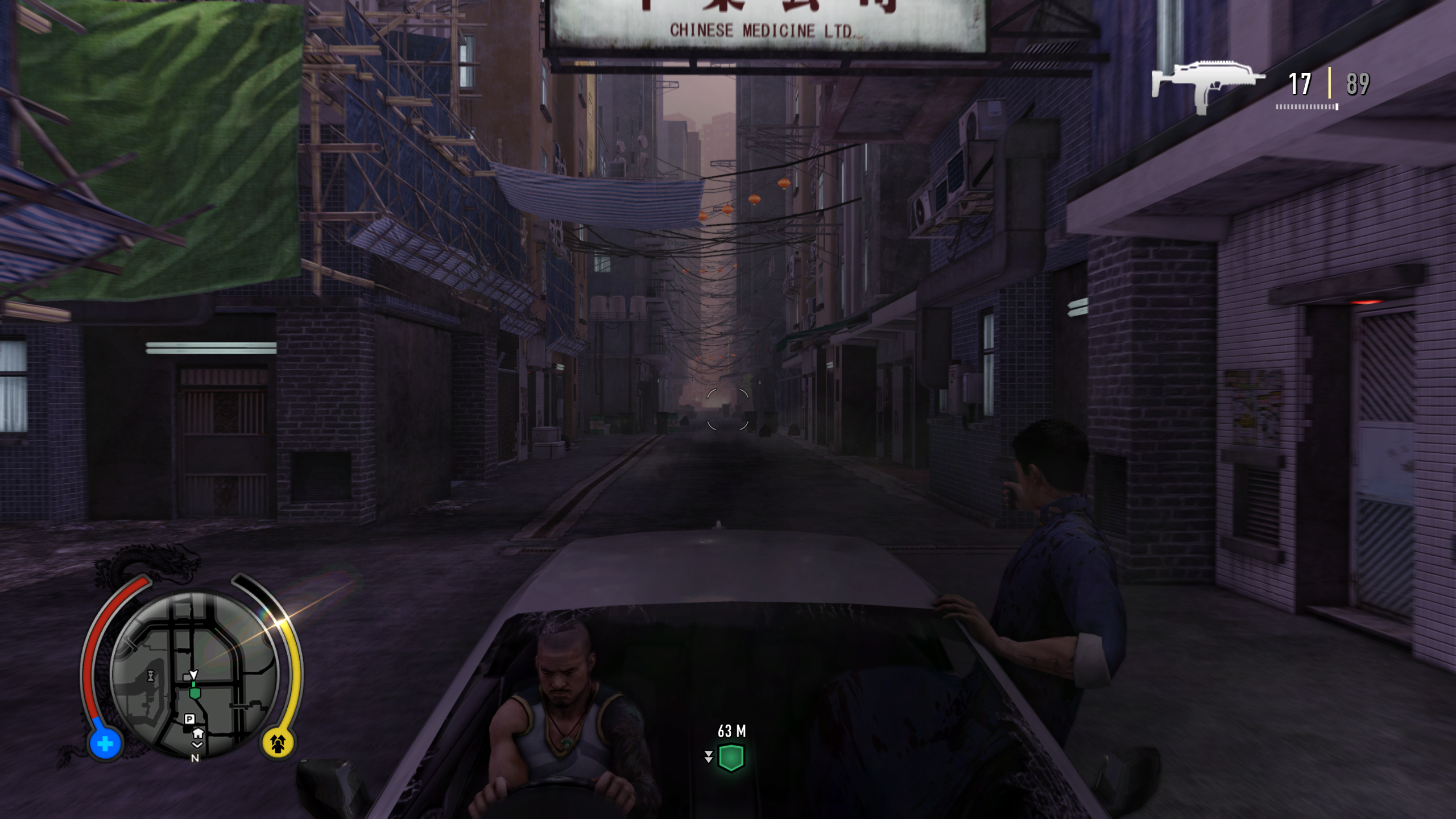Screen dimensions: 1456x819
Task: Click the parking 'P' icon on the minimap
Action: pos(190,719)
